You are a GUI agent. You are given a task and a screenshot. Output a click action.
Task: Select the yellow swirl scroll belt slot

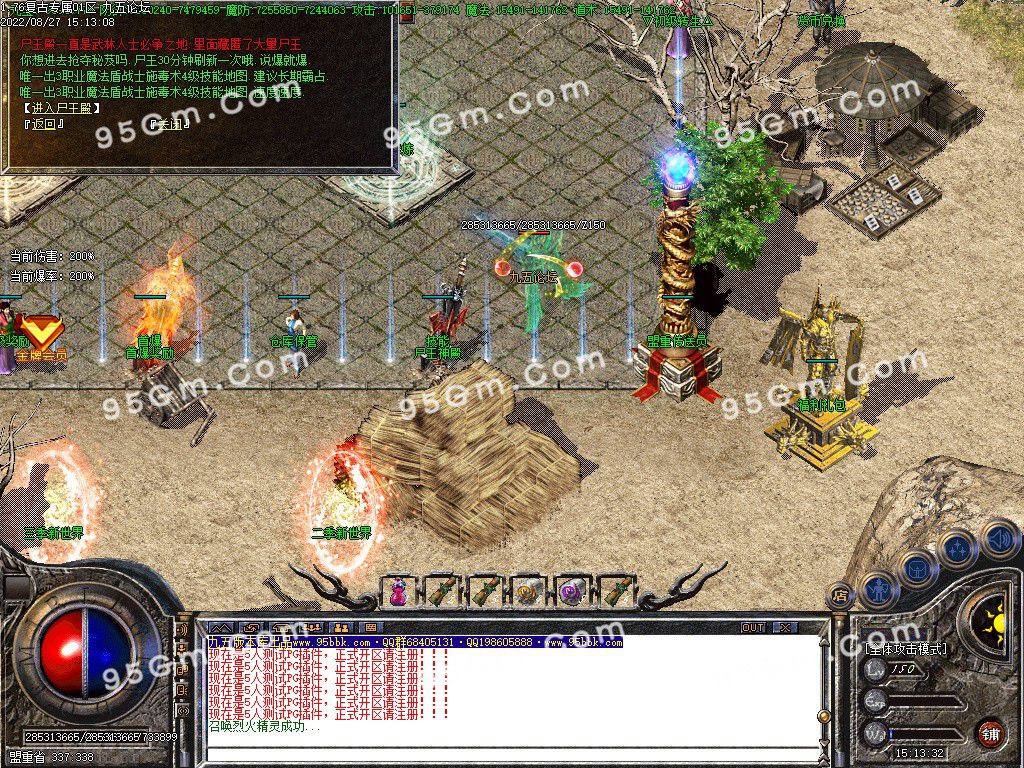pyautogui.click(x=528, y=591)
